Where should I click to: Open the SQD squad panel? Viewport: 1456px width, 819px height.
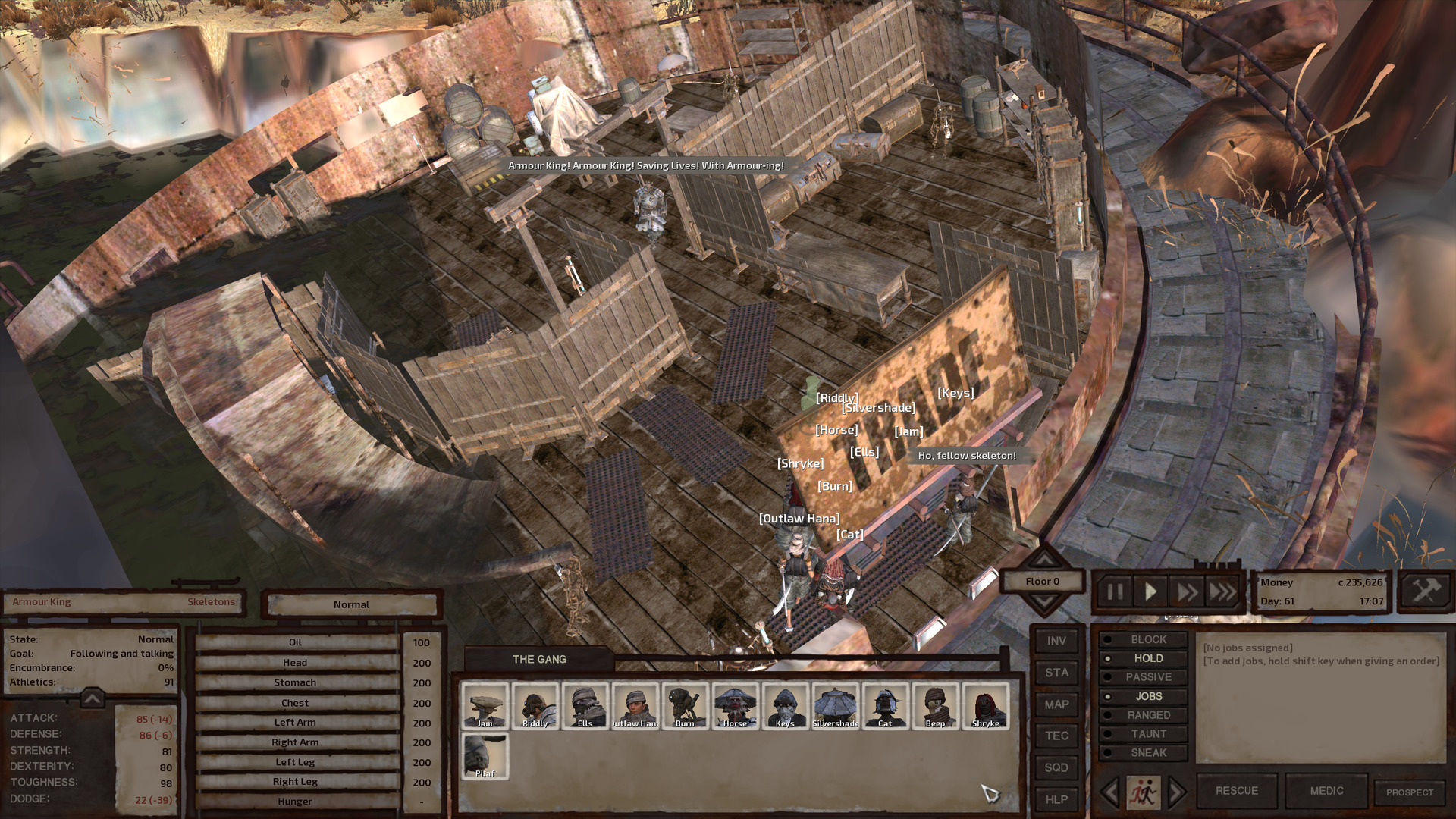(1056, 767)
